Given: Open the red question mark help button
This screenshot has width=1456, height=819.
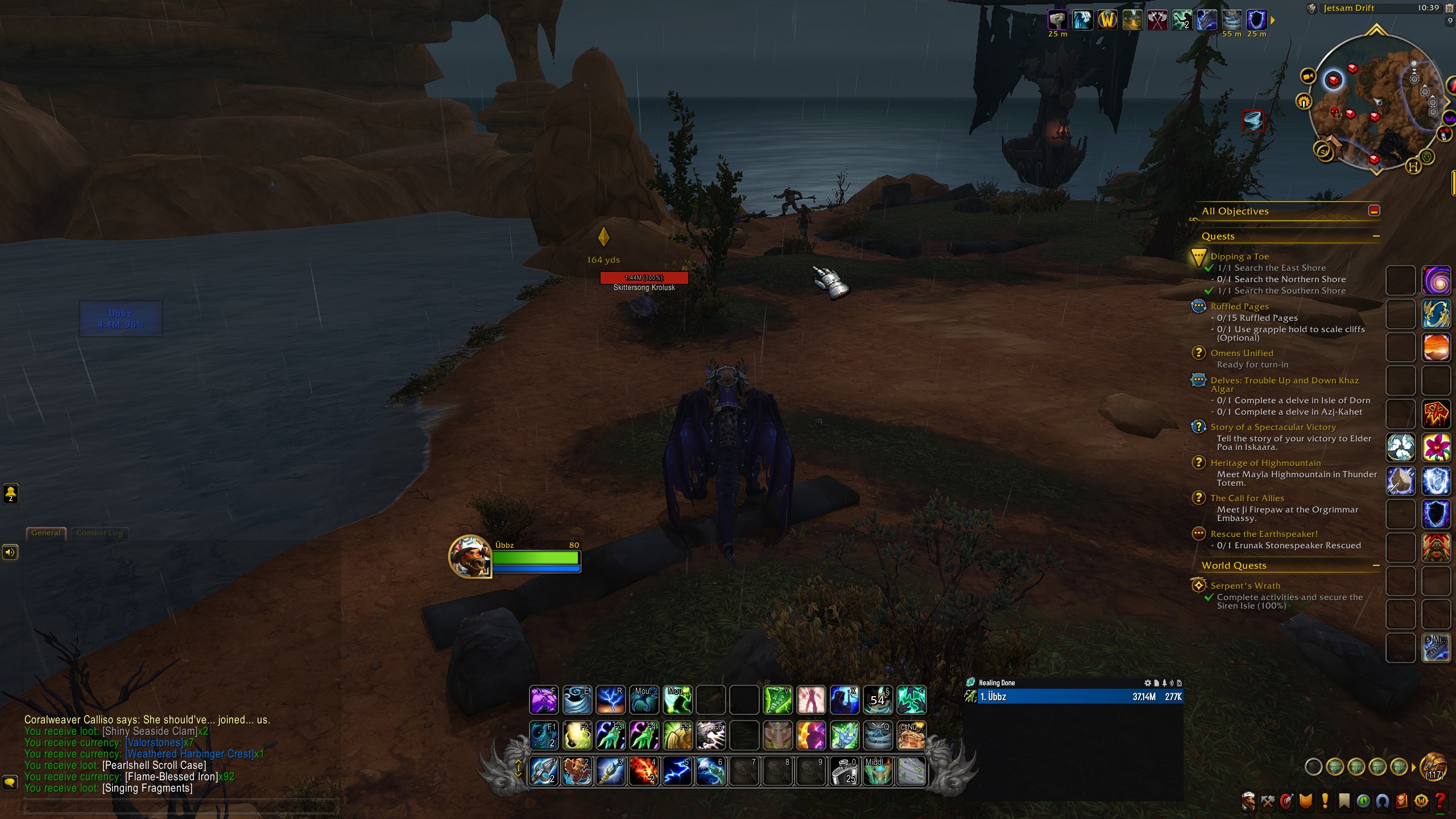Looking at the screenshot, I should (1440, 801).
